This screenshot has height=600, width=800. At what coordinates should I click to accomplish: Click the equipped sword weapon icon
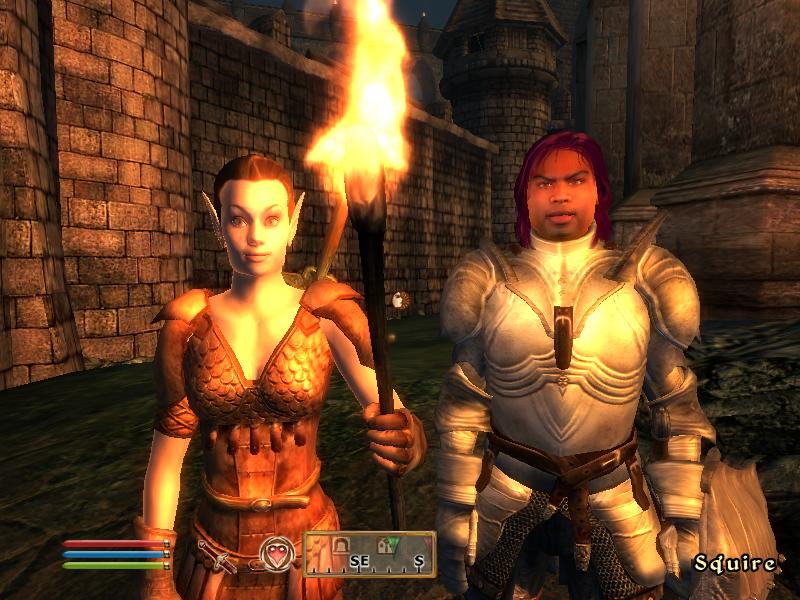216,555
